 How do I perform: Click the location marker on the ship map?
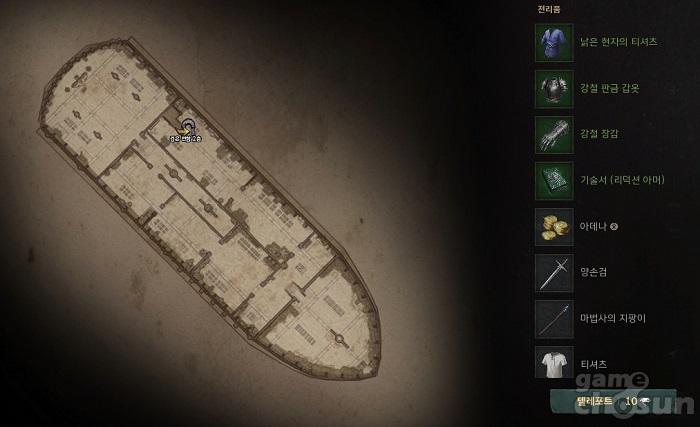pos(188,126)
